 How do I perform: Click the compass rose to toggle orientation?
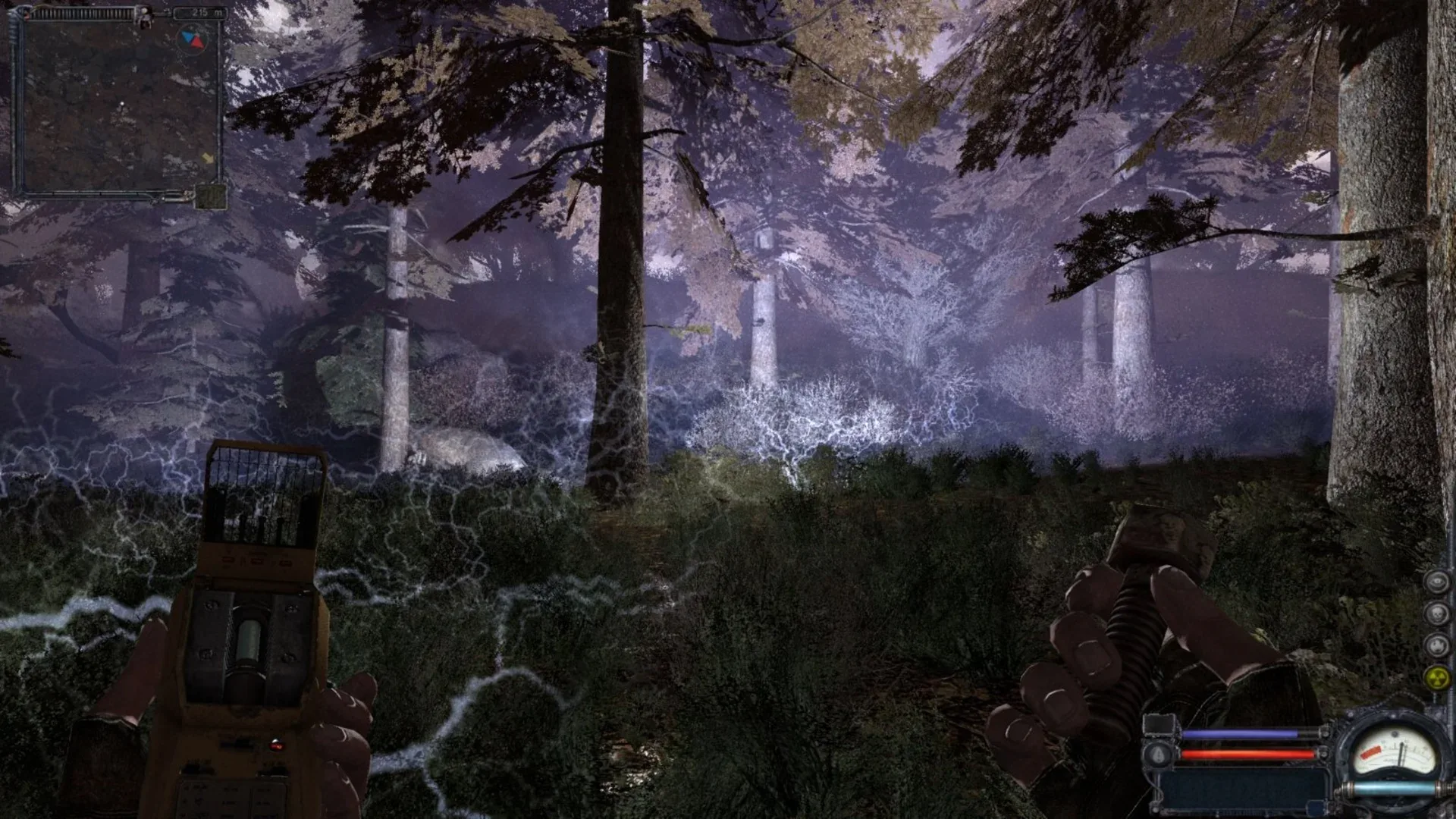pyautogui.click(x=192, y=38)
